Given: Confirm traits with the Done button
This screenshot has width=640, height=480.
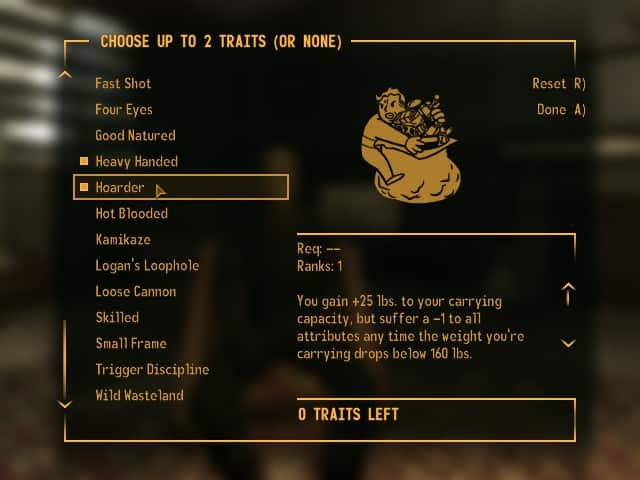Looking at the screenshot, I should pyautogui.click(x=560, y=110).
